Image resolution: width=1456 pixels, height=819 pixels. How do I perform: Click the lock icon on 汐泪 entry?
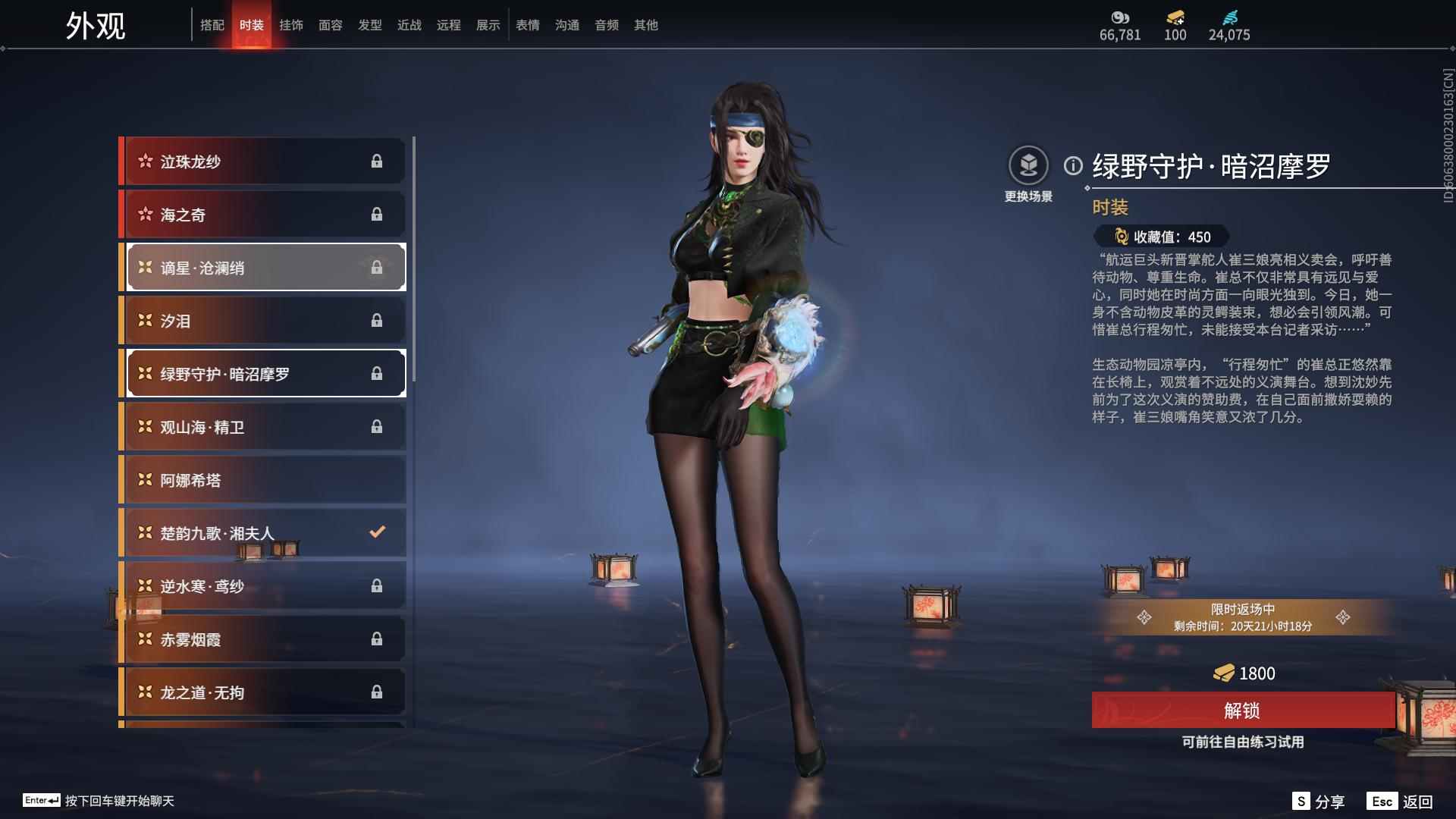tap(377, 320)
